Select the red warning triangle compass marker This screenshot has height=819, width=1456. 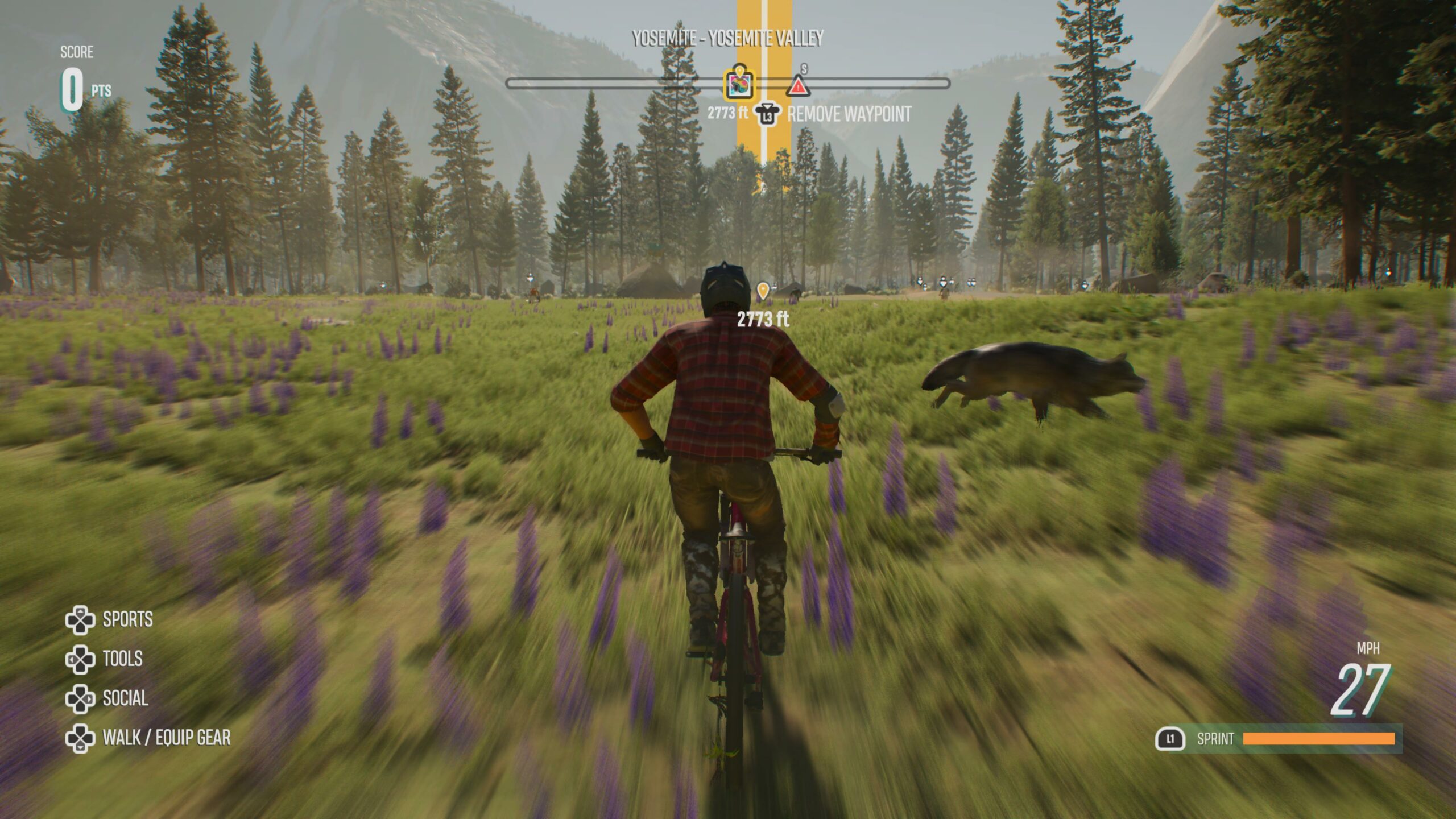(798, 86)
